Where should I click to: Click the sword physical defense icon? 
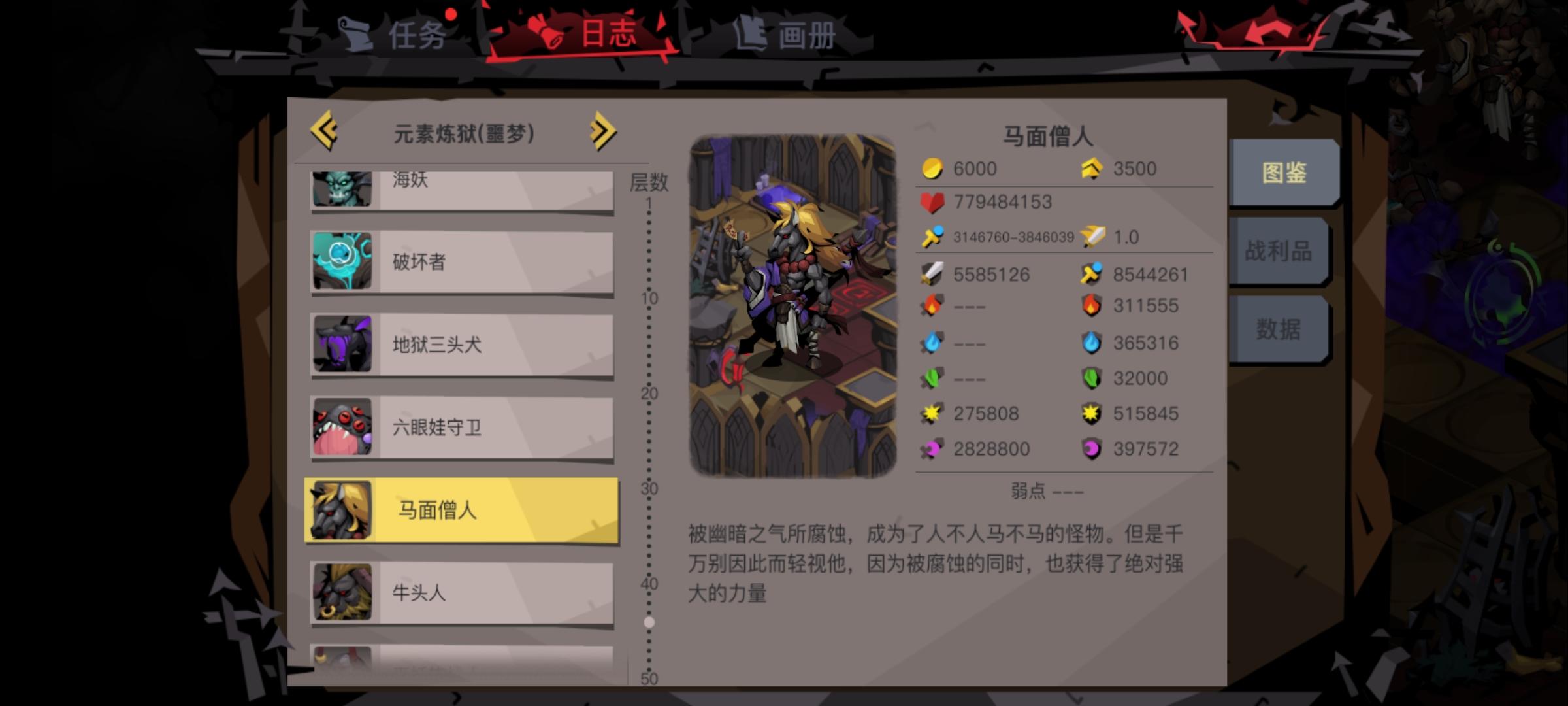coord(933,272)
